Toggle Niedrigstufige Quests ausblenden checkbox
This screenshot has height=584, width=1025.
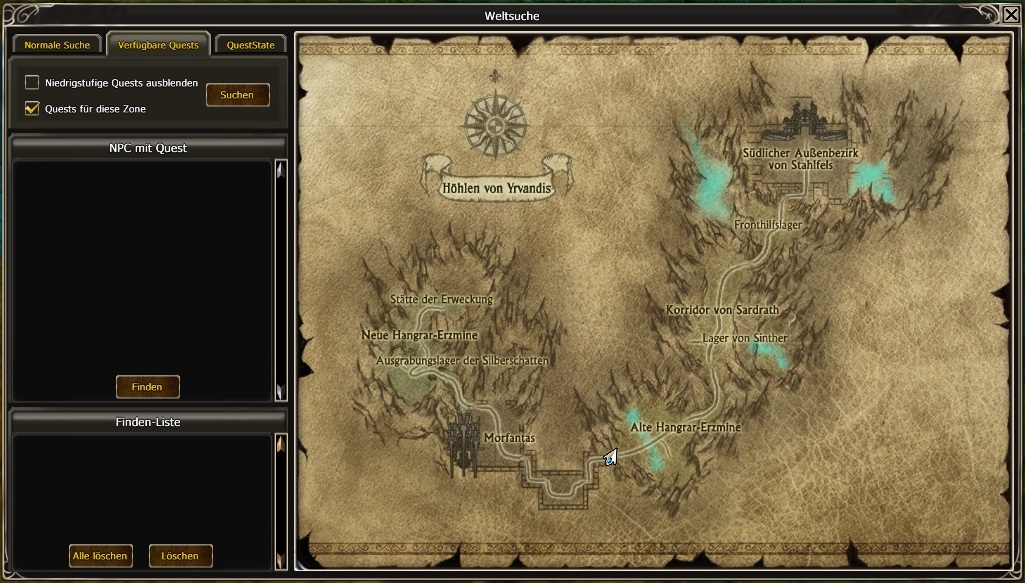pos(33,83)
